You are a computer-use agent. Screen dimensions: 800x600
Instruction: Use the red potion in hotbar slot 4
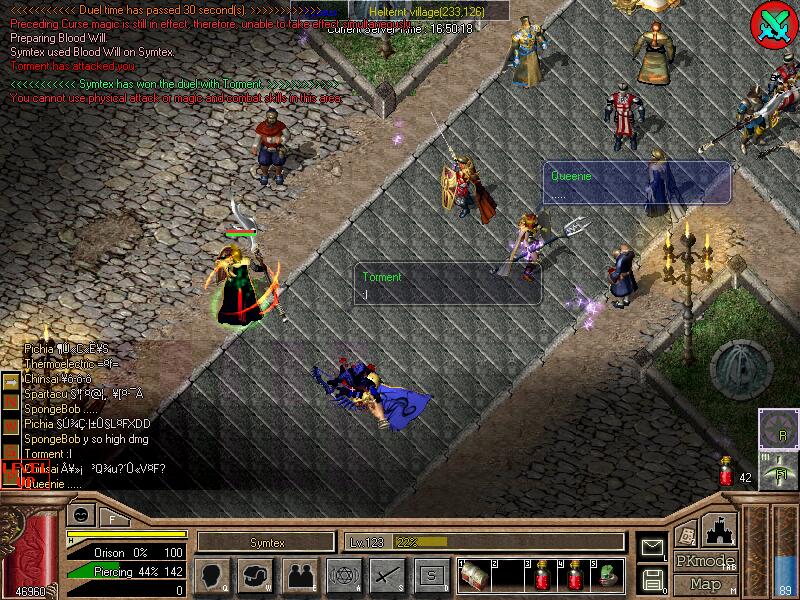point(576,574)
